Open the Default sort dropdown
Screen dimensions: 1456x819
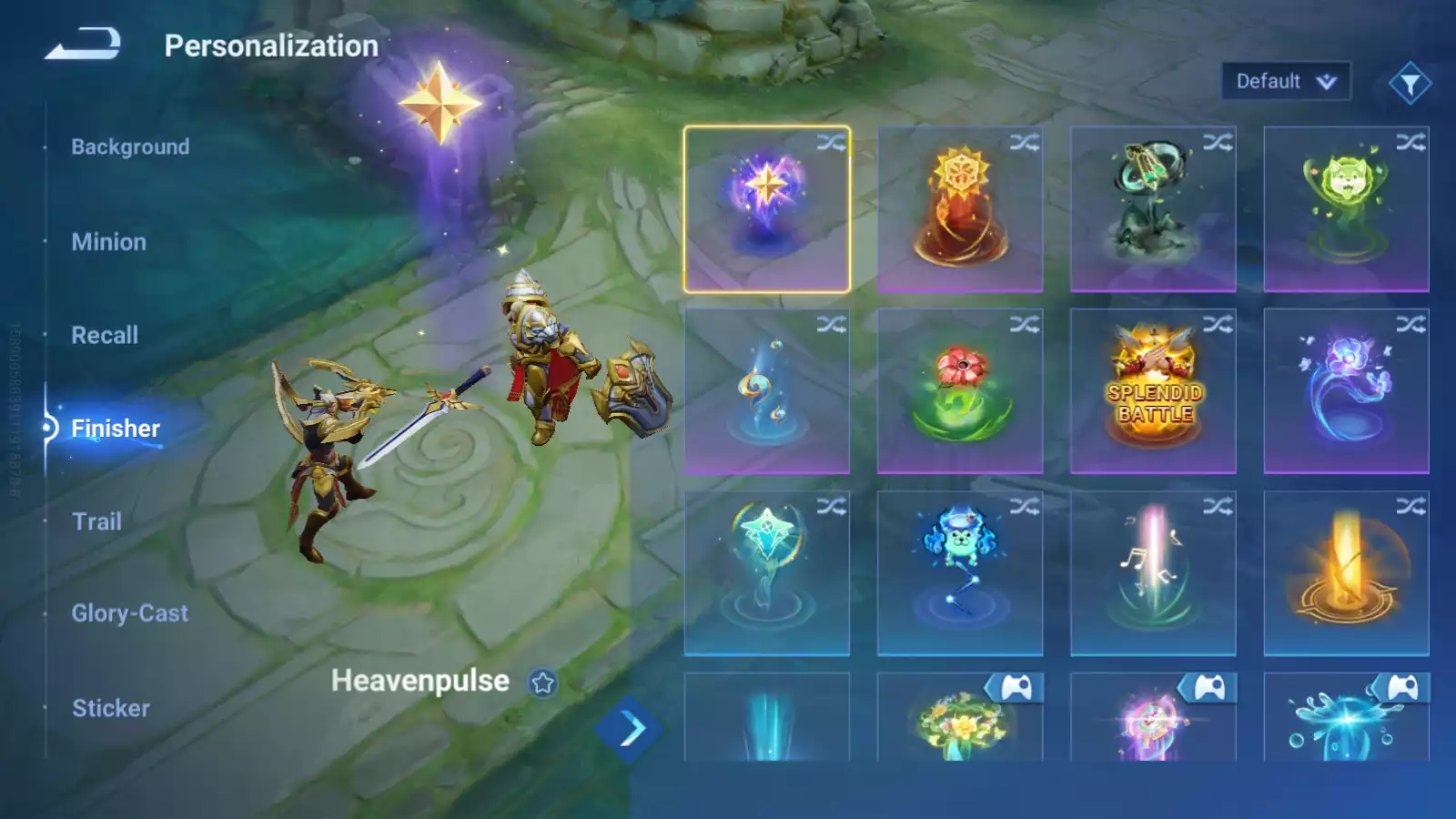click(x=1285, y=82)
